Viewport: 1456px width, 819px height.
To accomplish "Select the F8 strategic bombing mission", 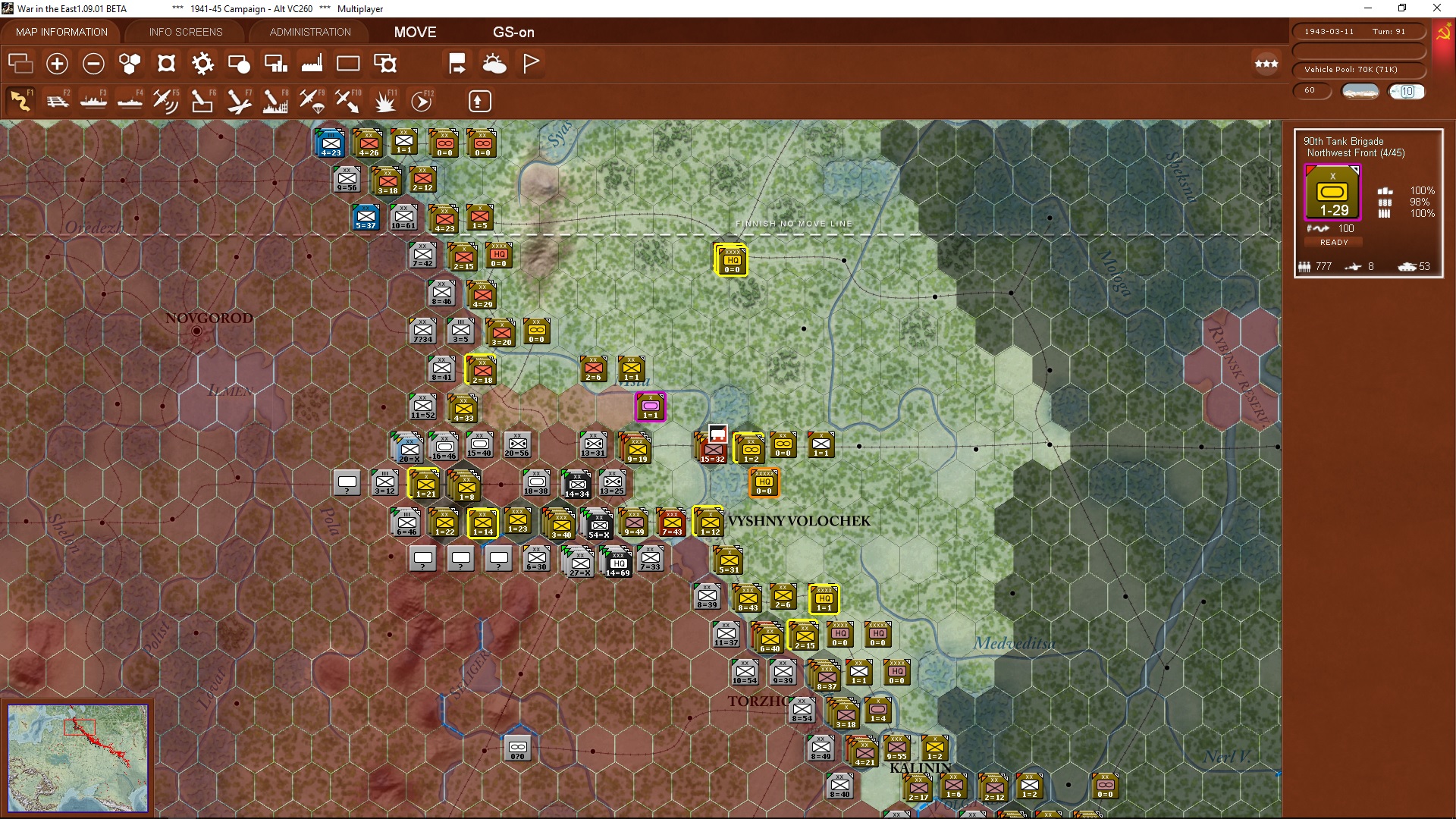I will pos(275,100).
